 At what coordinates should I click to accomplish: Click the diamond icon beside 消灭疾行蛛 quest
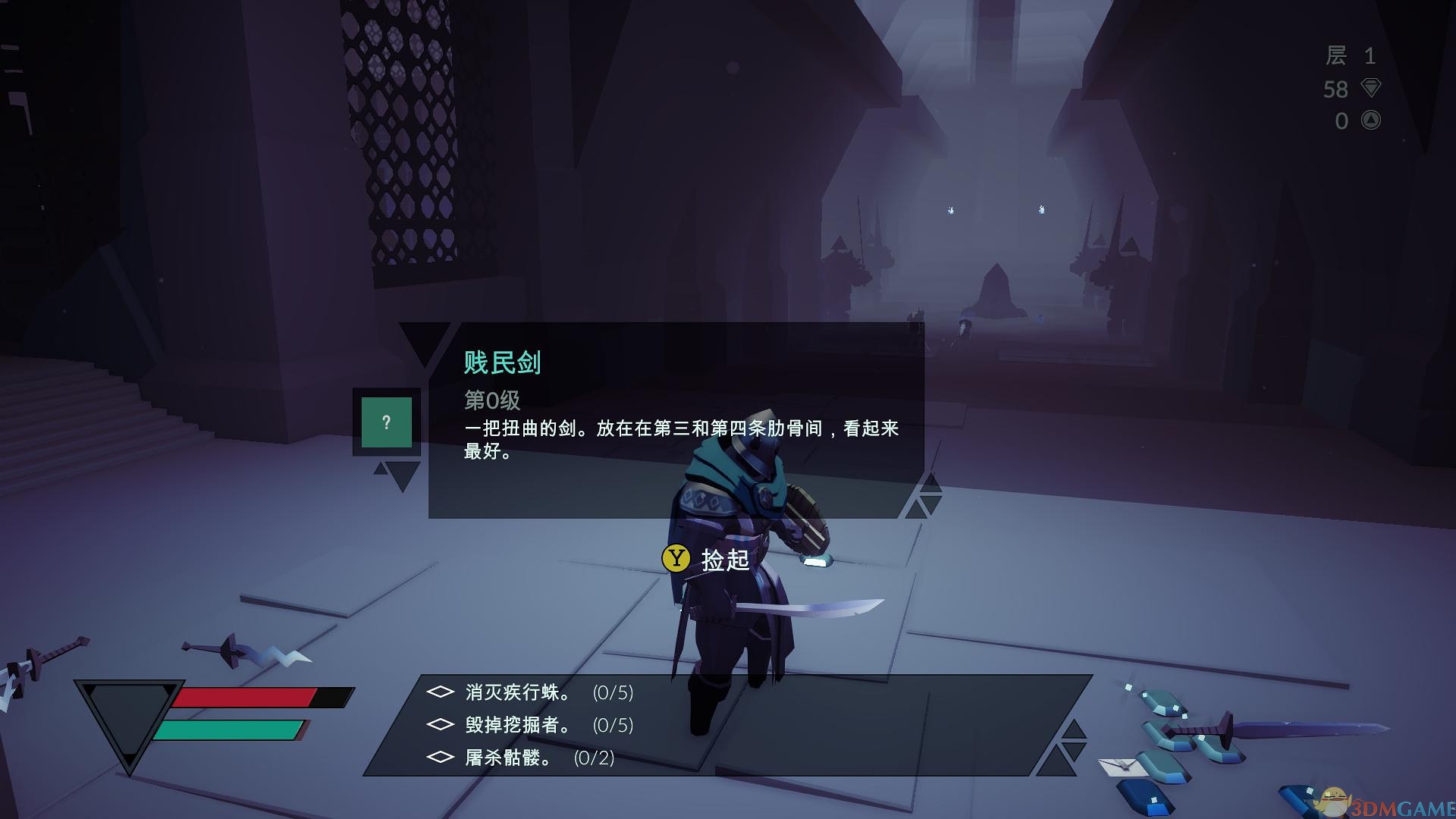440,692
